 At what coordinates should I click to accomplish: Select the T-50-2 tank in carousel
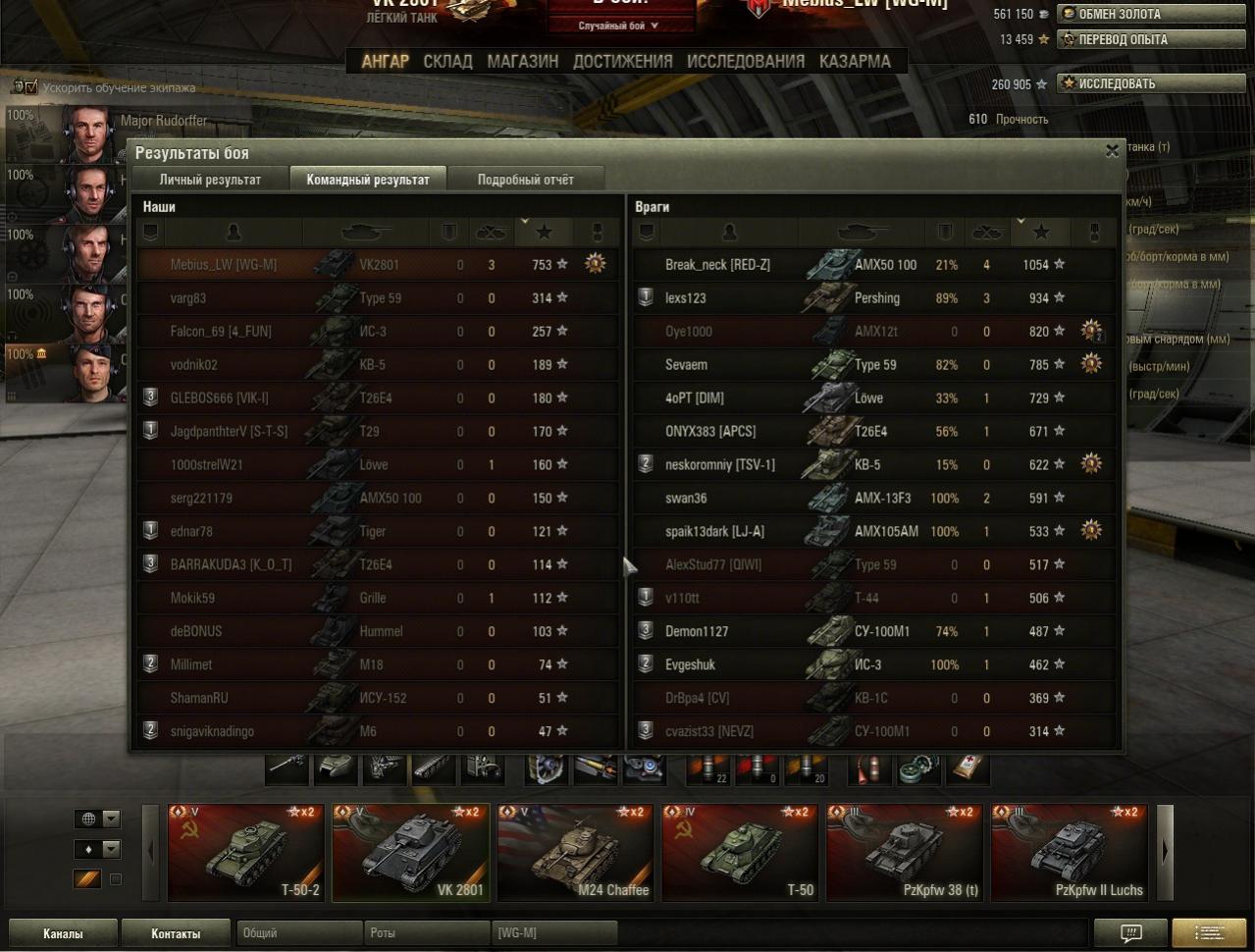245,852
